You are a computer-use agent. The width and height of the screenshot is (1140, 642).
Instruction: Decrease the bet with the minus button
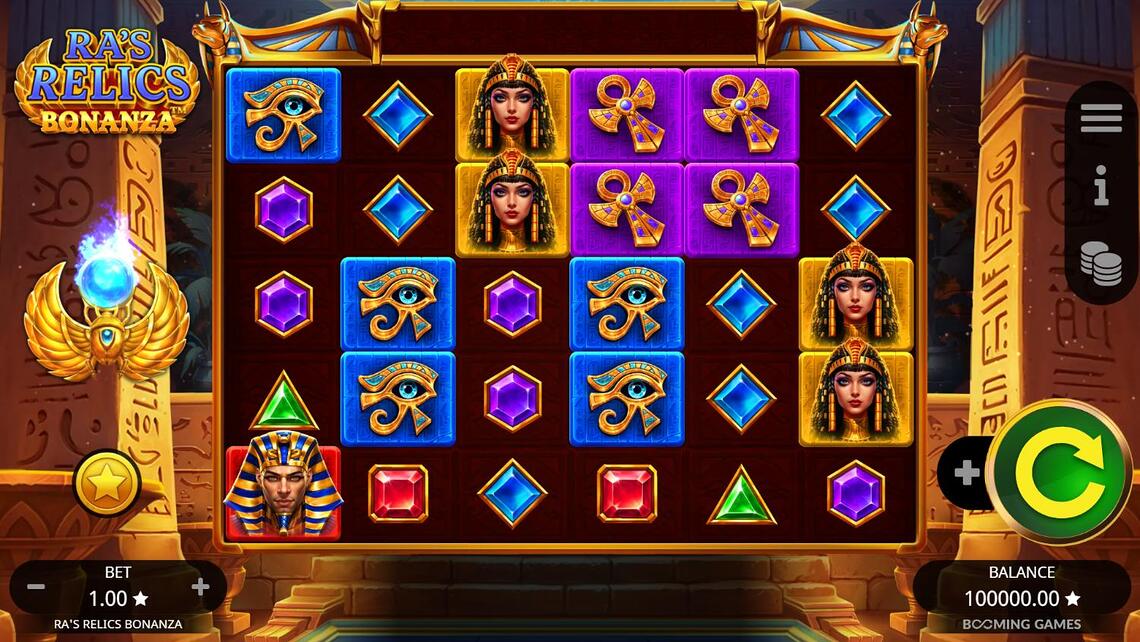tap(36, 587)
